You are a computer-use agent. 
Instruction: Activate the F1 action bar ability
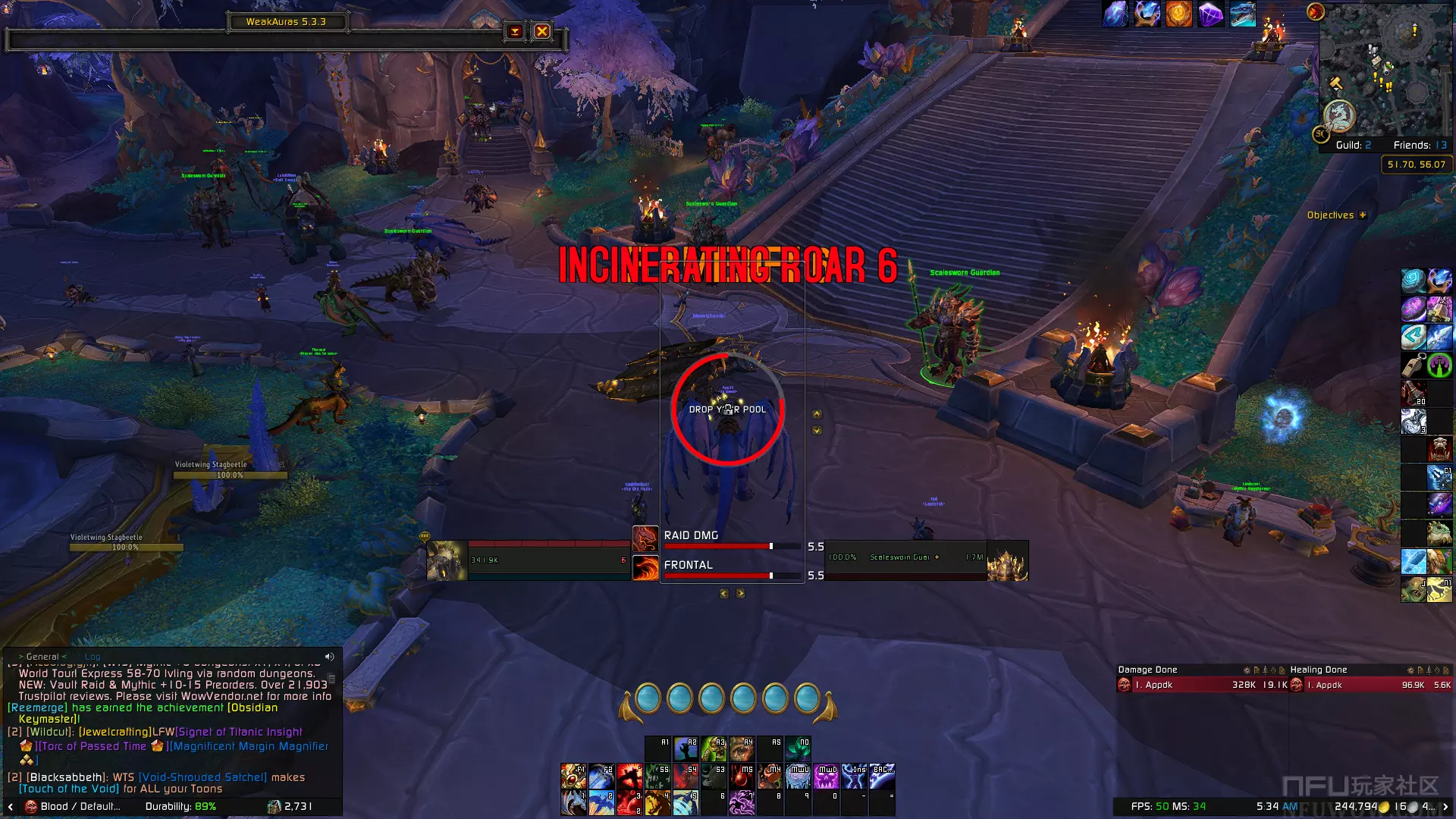[573, 777]
